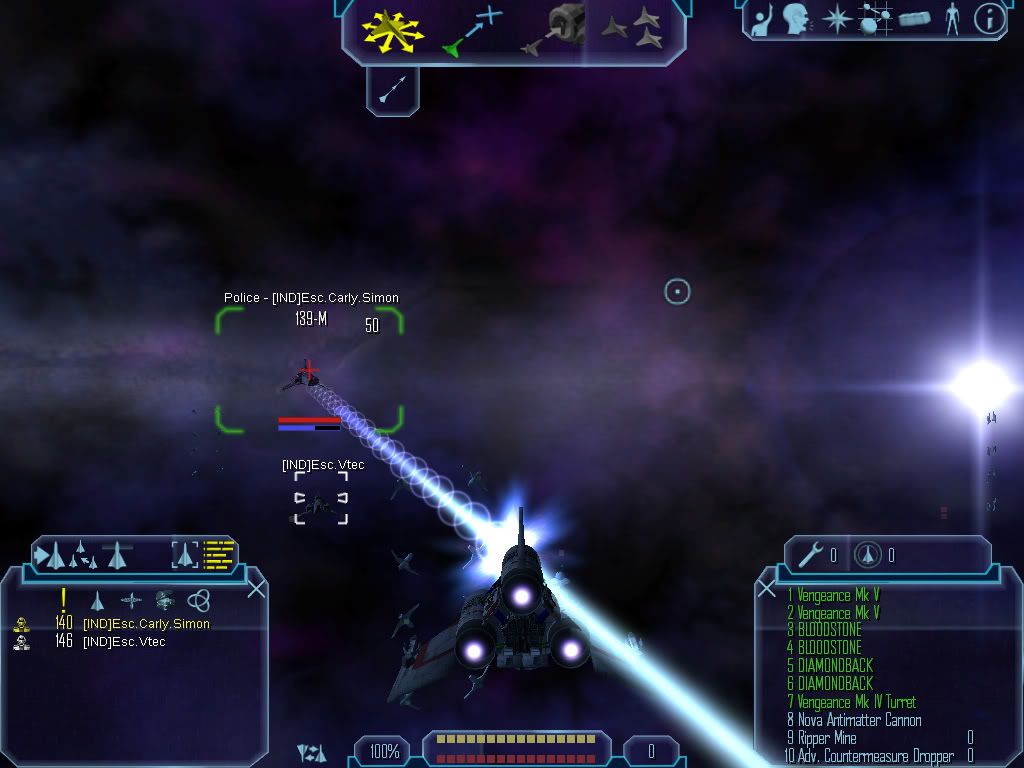Open the standing-figure reputation icon
Image resolution: width=1024 pixels, height=768 pixels.
tap(952, 18)
